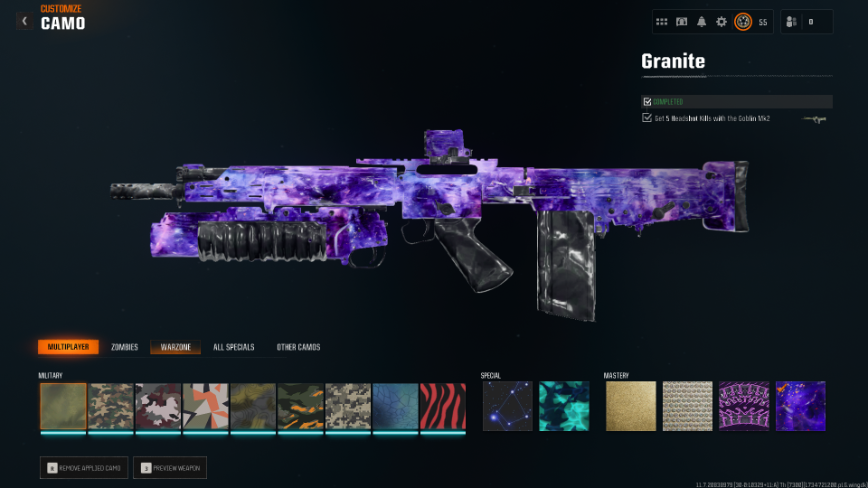This screenshot has width=868, height=488.
Task: Choose the maroon and white splotch camo
Action: (158, 406)
